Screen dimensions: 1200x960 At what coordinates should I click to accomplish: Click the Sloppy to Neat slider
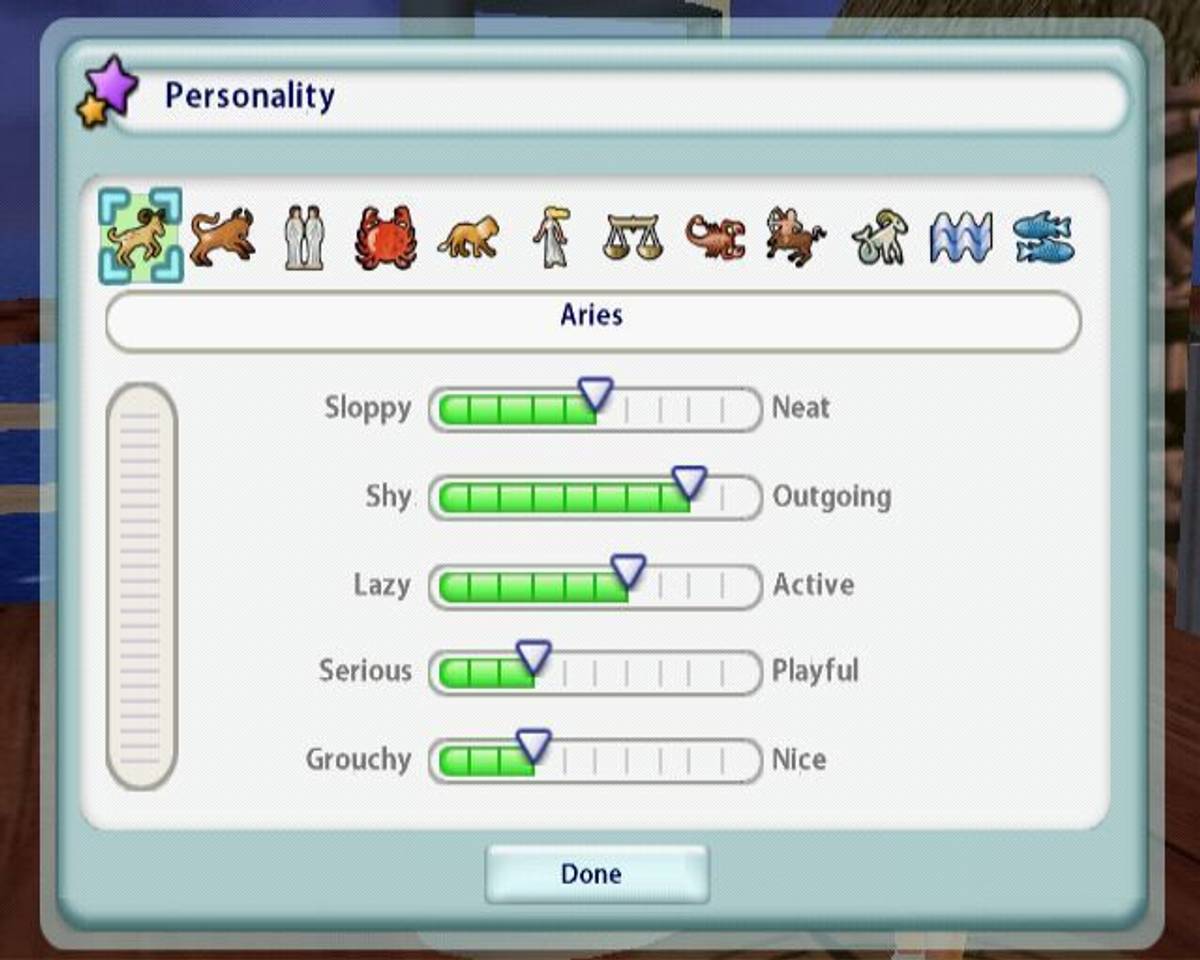click(595, 408)
